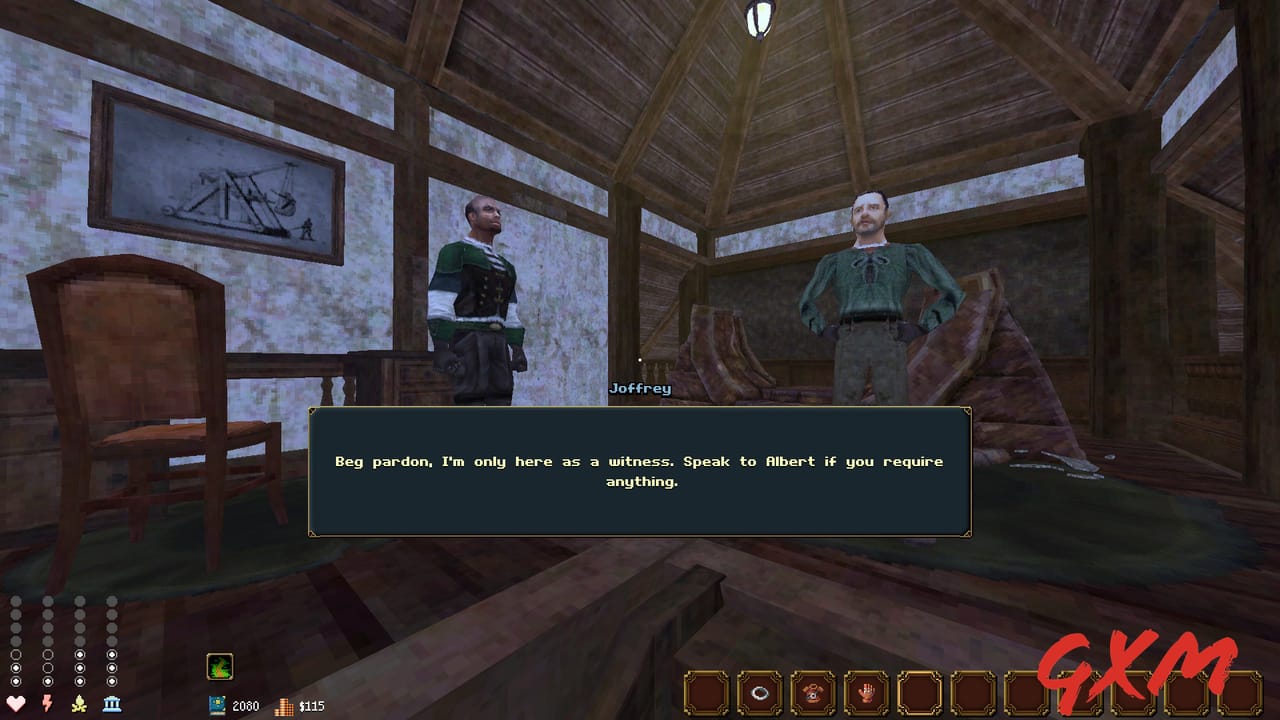Toggle the bottom dot above the temple icon
1280x720 pixels.
point(112,679)
